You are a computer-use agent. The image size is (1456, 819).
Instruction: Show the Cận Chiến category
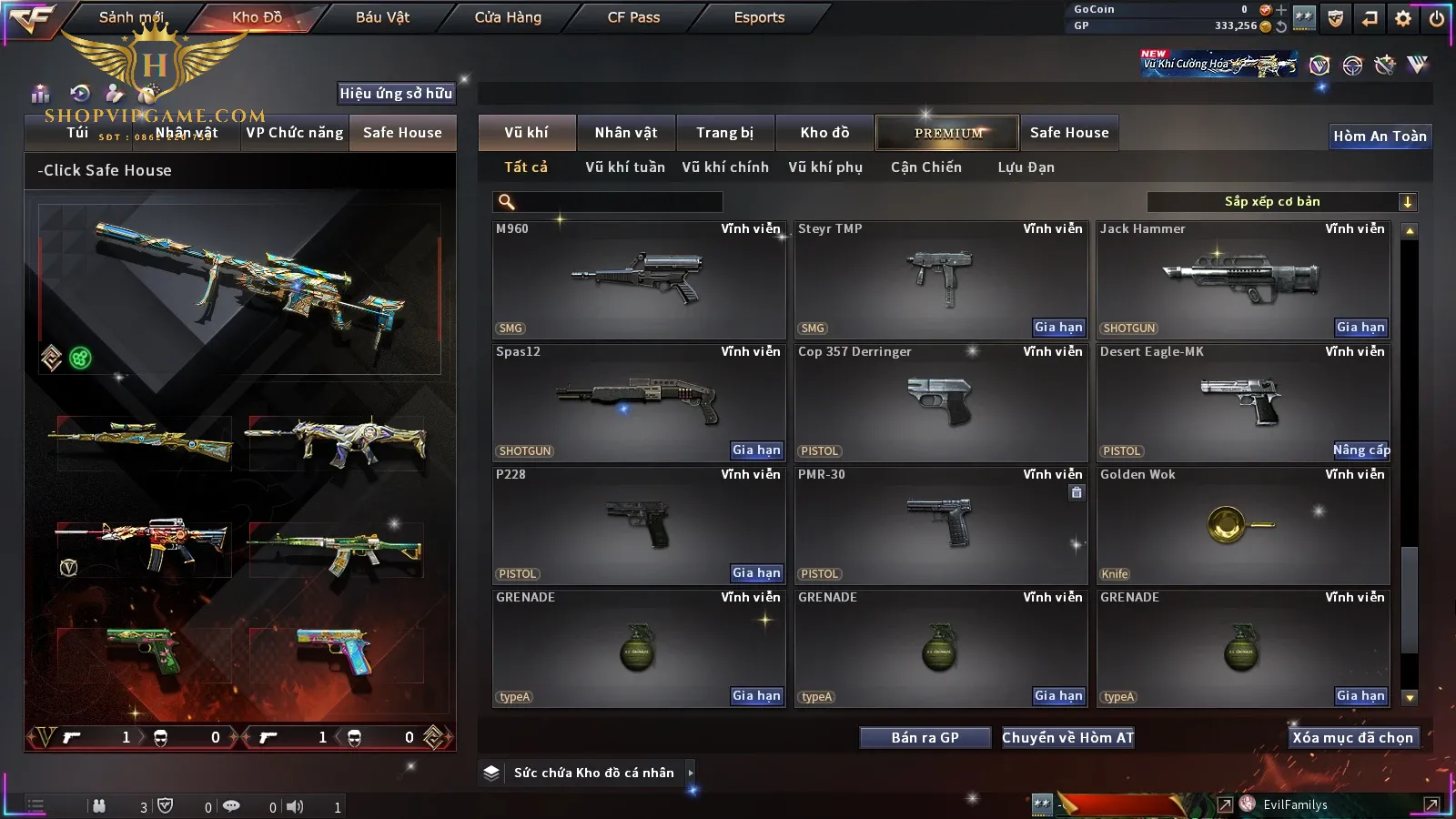925,167
